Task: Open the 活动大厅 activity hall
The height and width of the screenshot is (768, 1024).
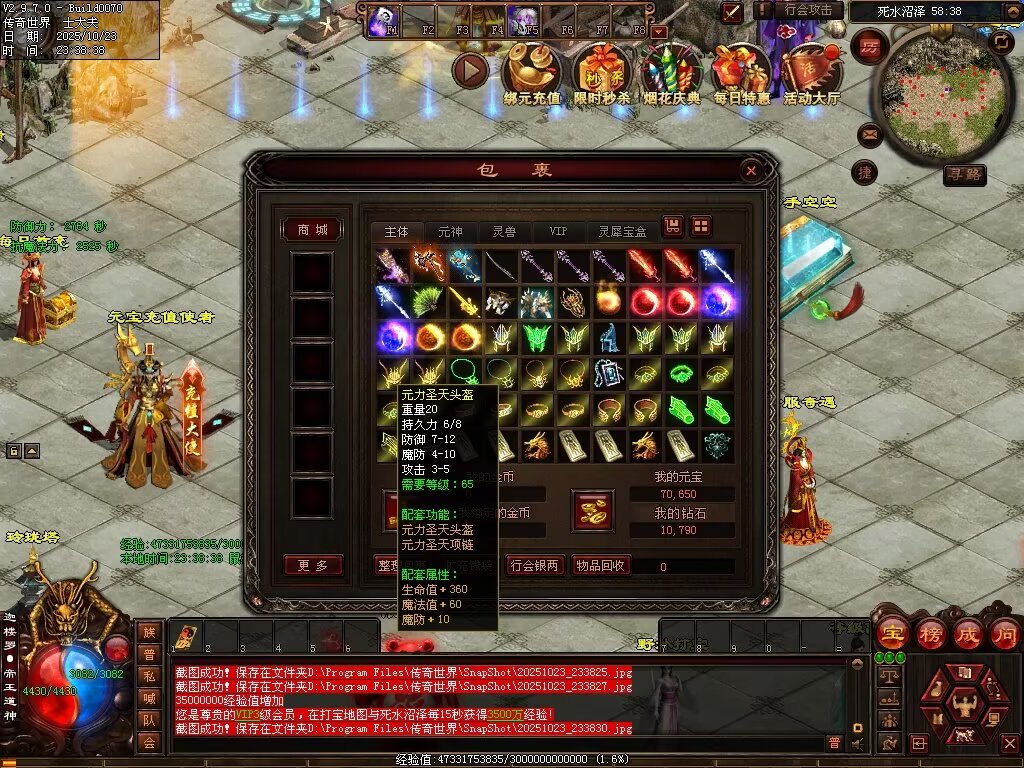Action: click(811, 73)
